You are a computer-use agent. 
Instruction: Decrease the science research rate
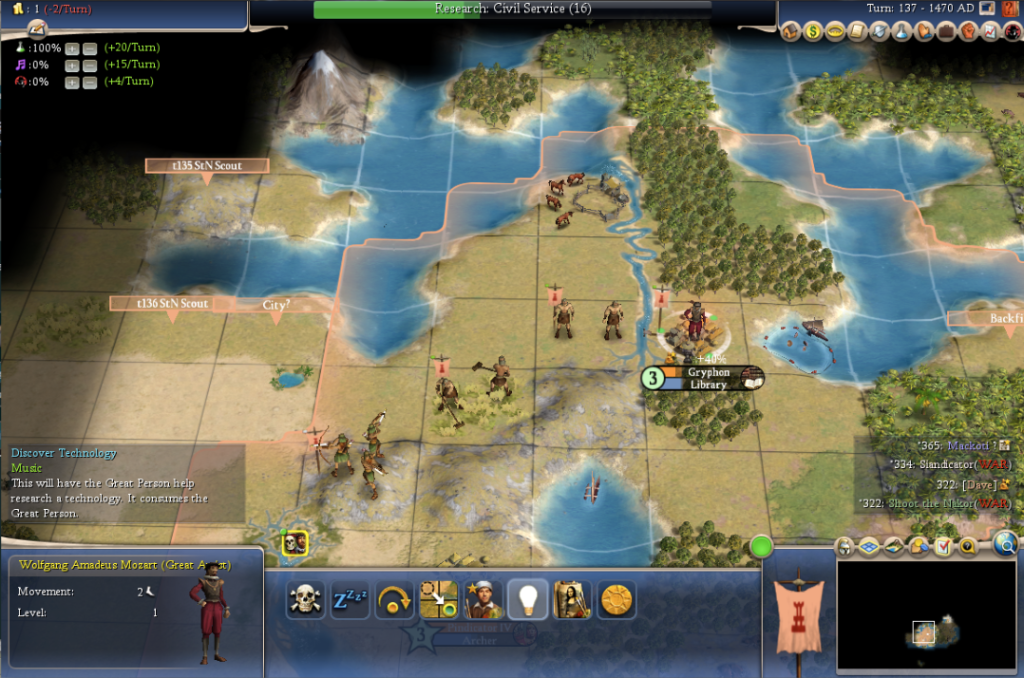click(88, 48)
